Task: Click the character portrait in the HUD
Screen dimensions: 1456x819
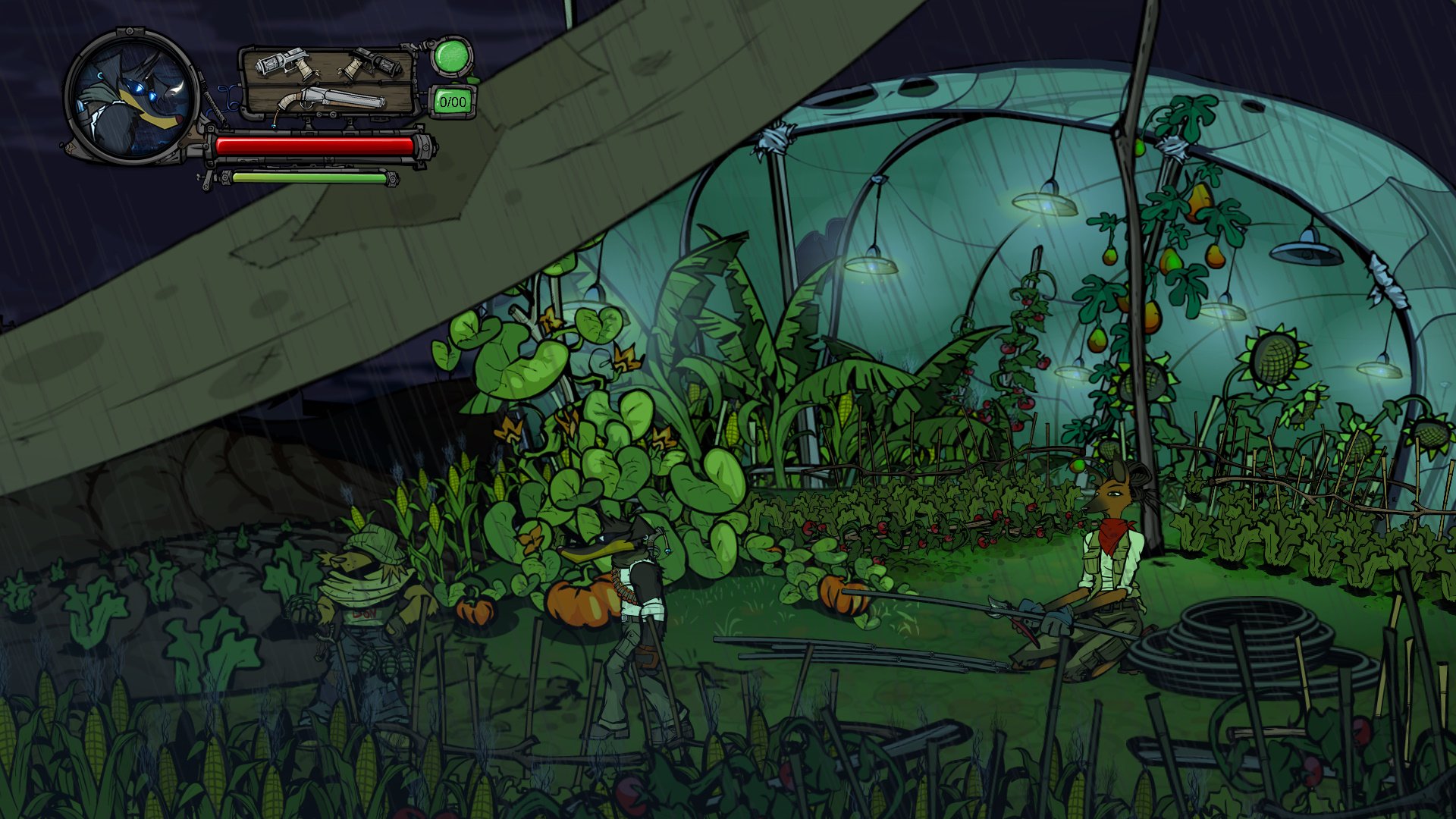Action: tap(131, 96)
